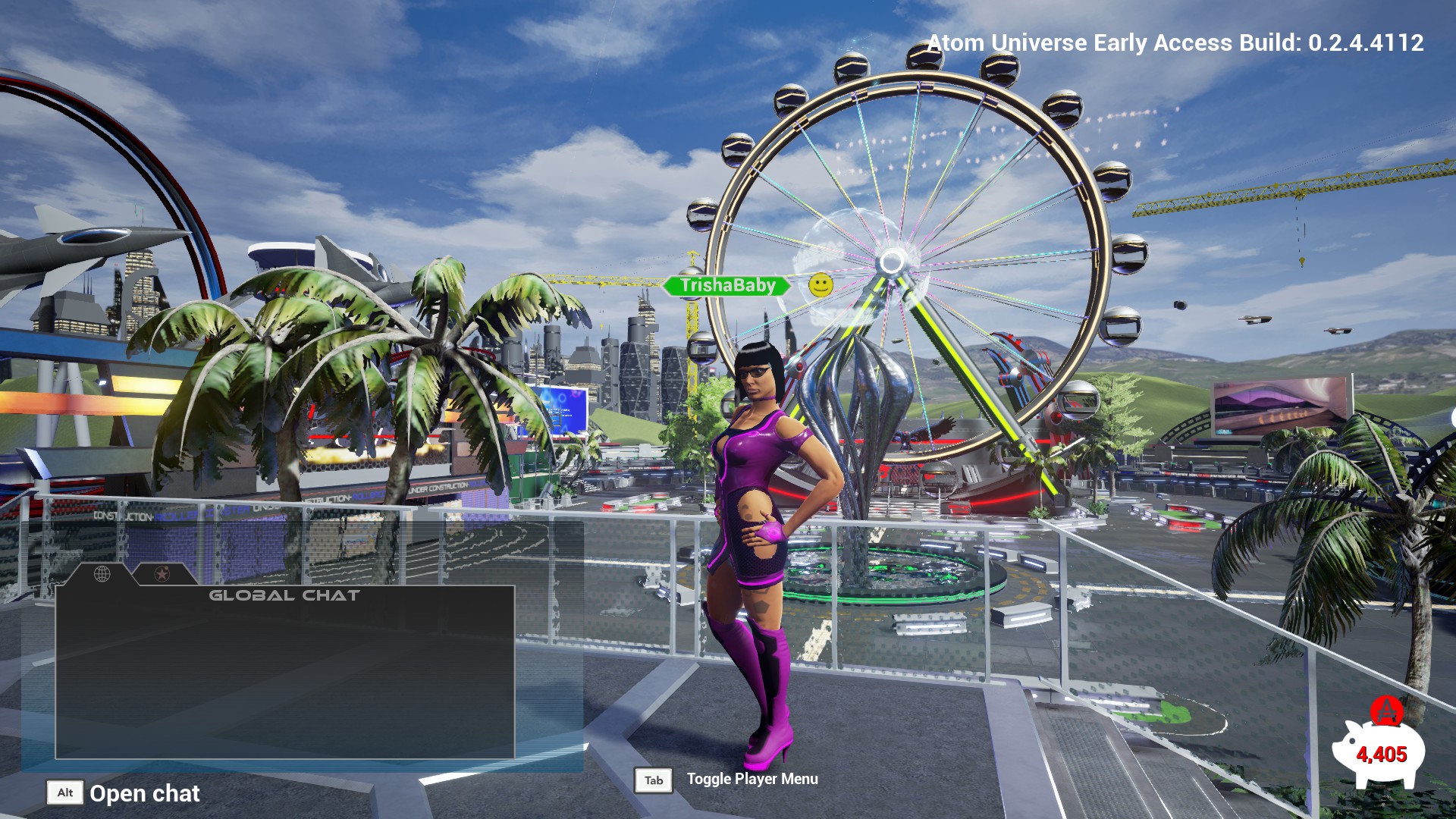This screenshot has width=1456, height=819.
Task: Click the smiley emote icon beside TrishaBaby
Action: [821, 285]
